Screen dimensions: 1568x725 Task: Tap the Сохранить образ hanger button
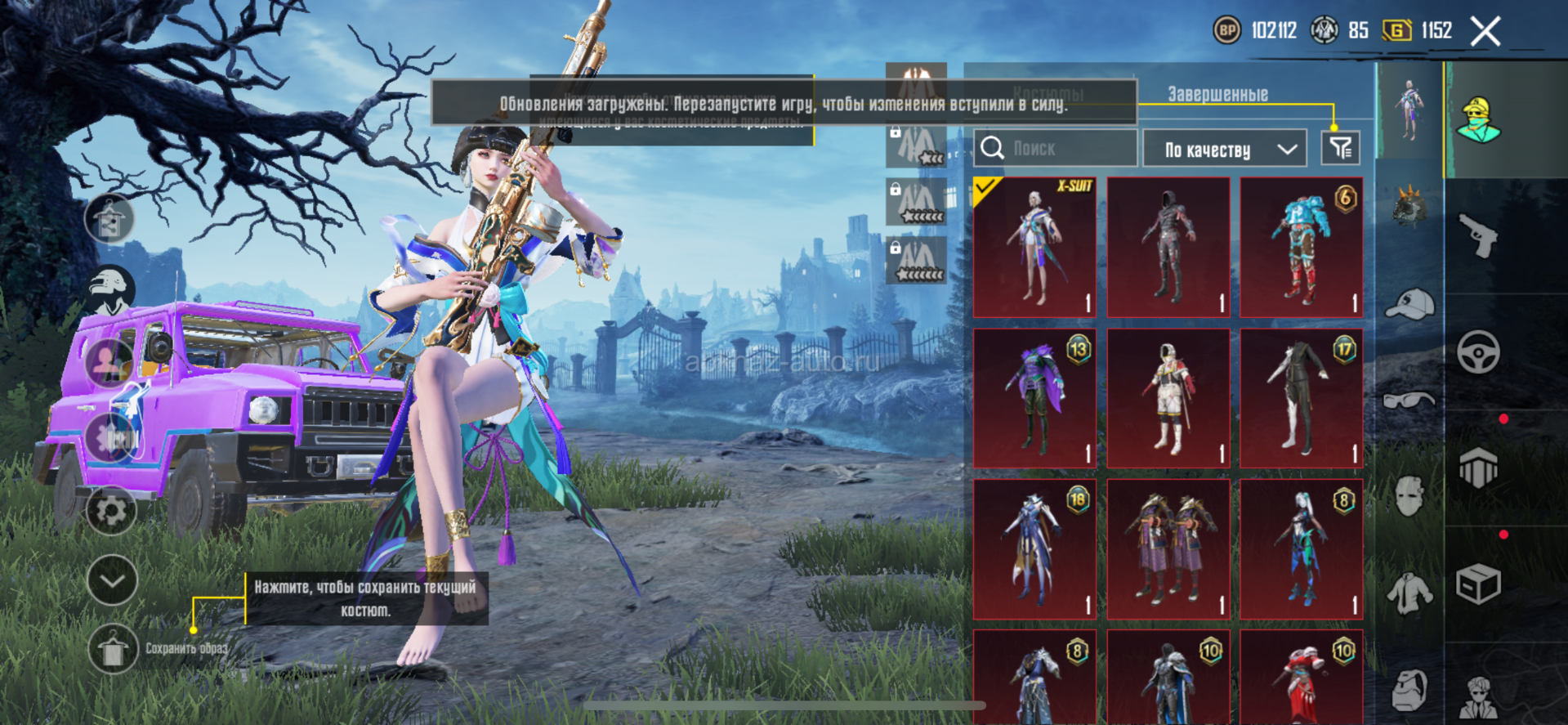[112, 649]
